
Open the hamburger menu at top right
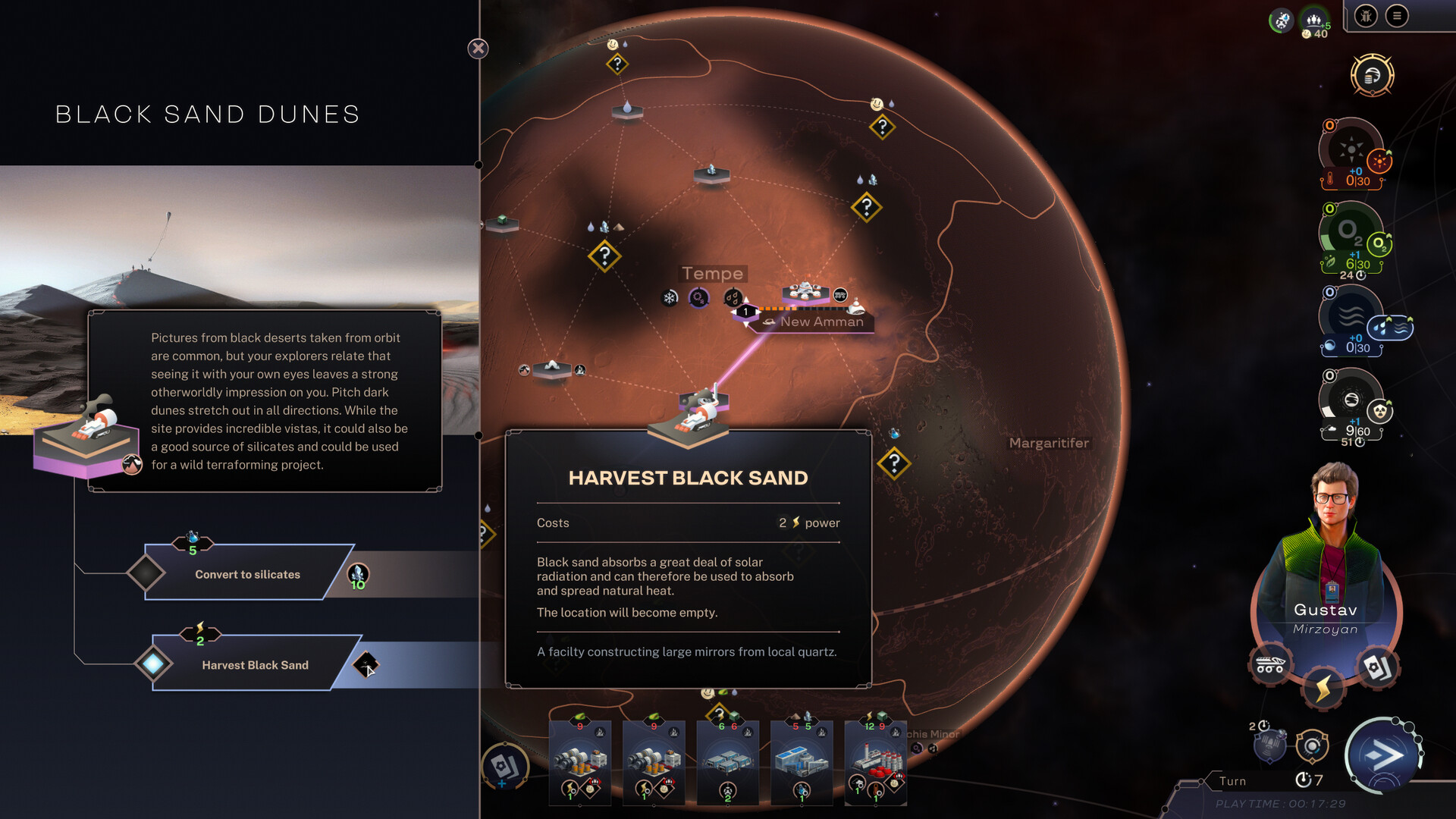coord(1398,16)
